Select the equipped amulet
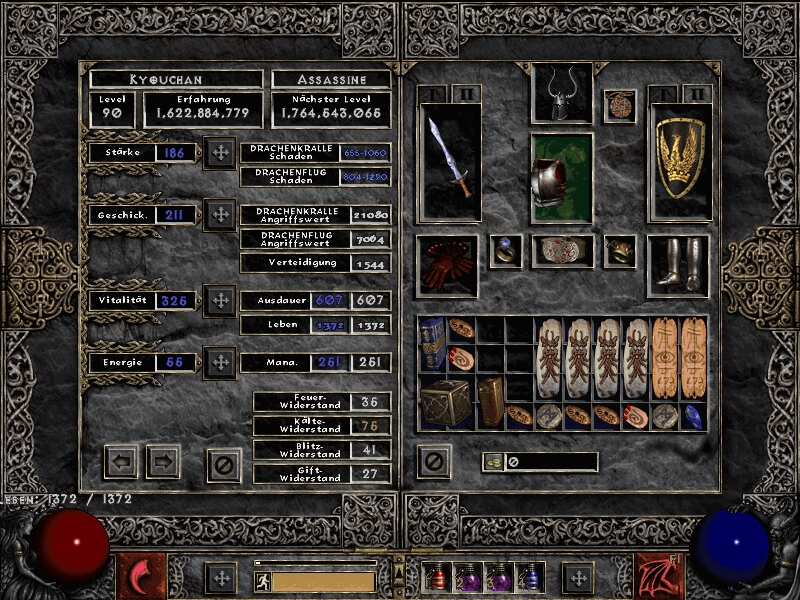The height and width of the screenshot is (600, 800). coord(619,105)
